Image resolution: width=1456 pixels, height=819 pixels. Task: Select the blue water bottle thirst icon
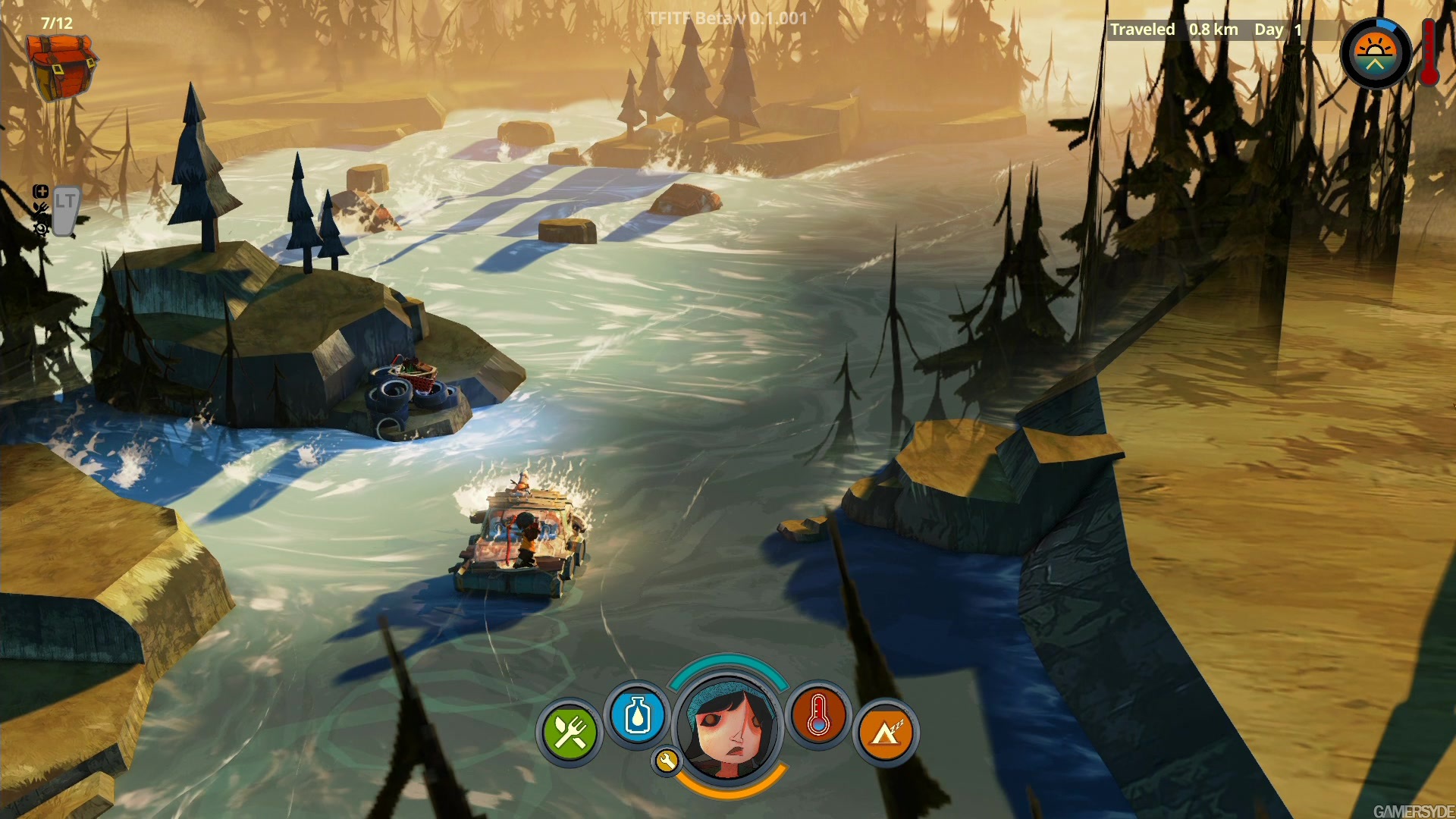(x=638, y=716)
